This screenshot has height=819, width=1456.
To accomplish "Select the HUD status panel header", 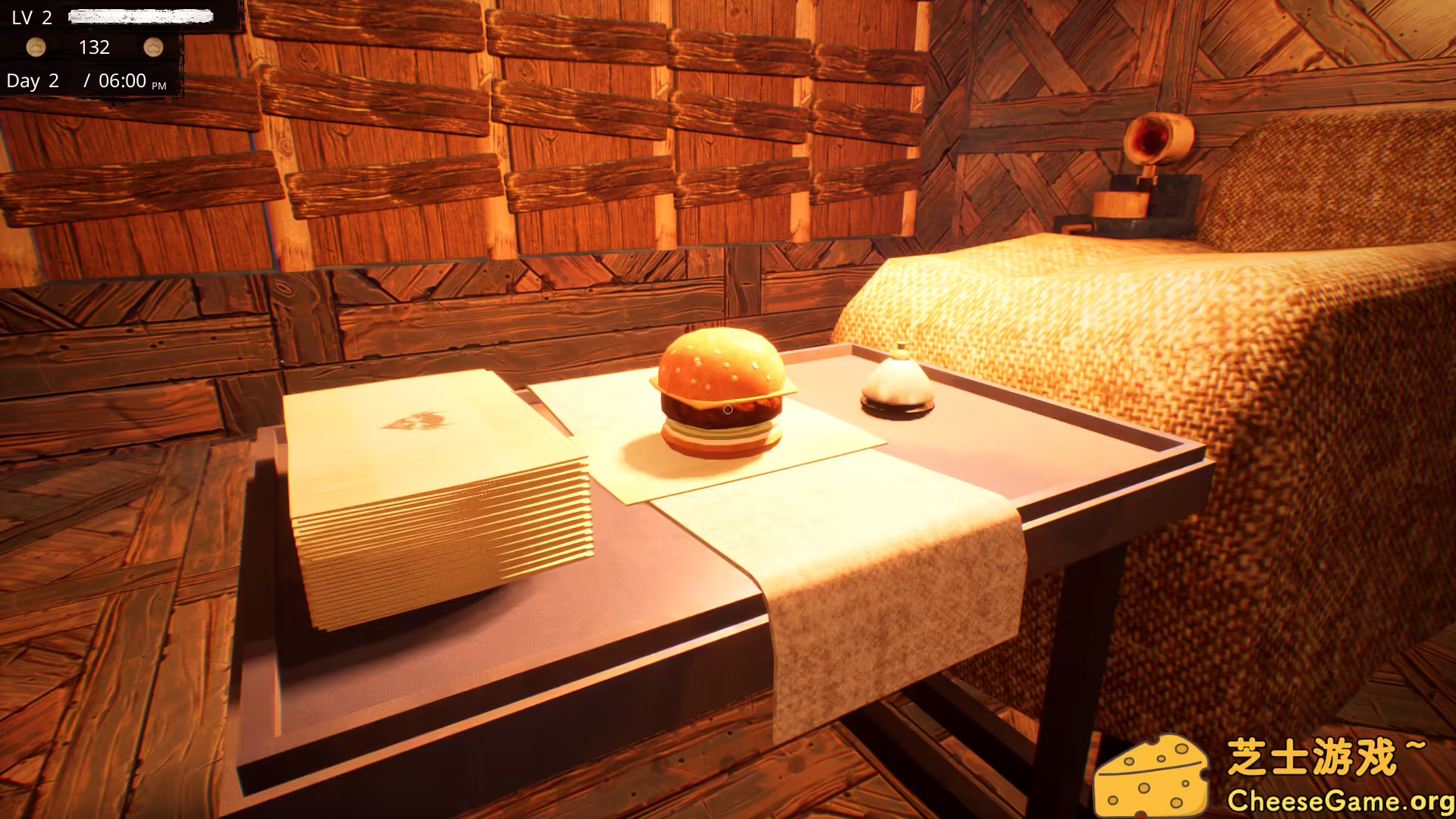I will coord(91,17).
